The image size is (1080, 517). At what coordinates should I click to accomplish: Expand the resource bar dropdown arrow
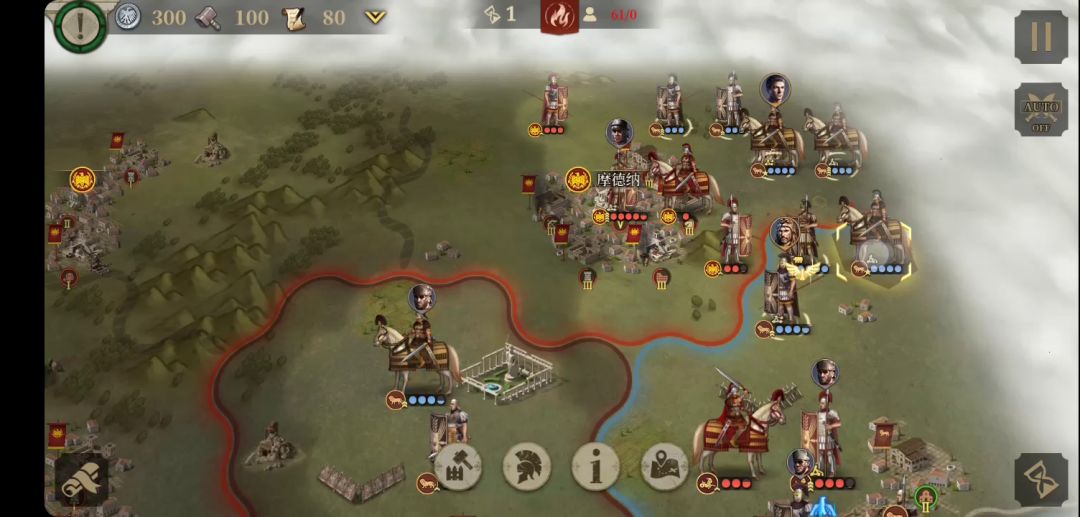375,17
